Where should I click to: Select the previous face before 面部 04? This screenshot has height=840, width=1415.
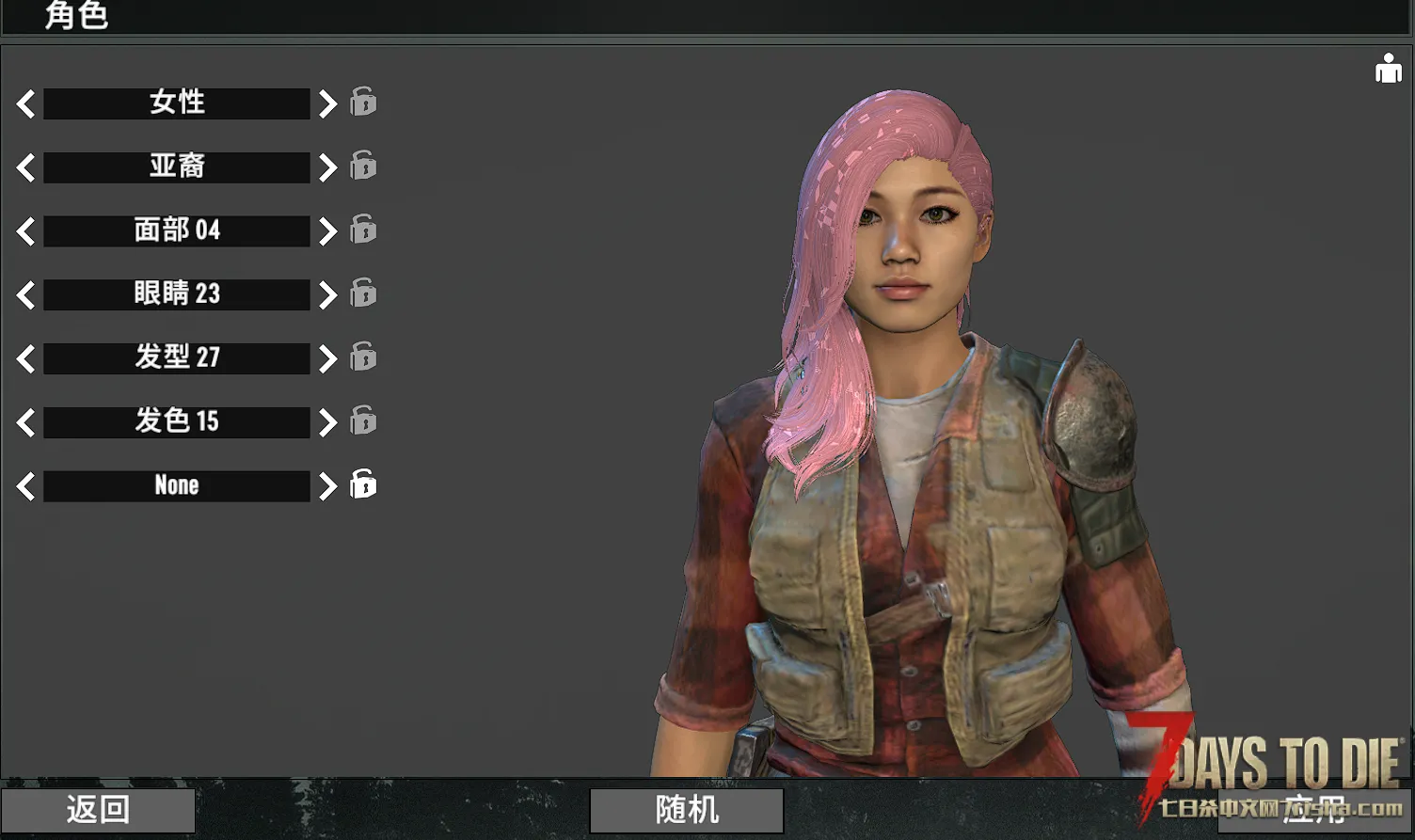(26, 231)
